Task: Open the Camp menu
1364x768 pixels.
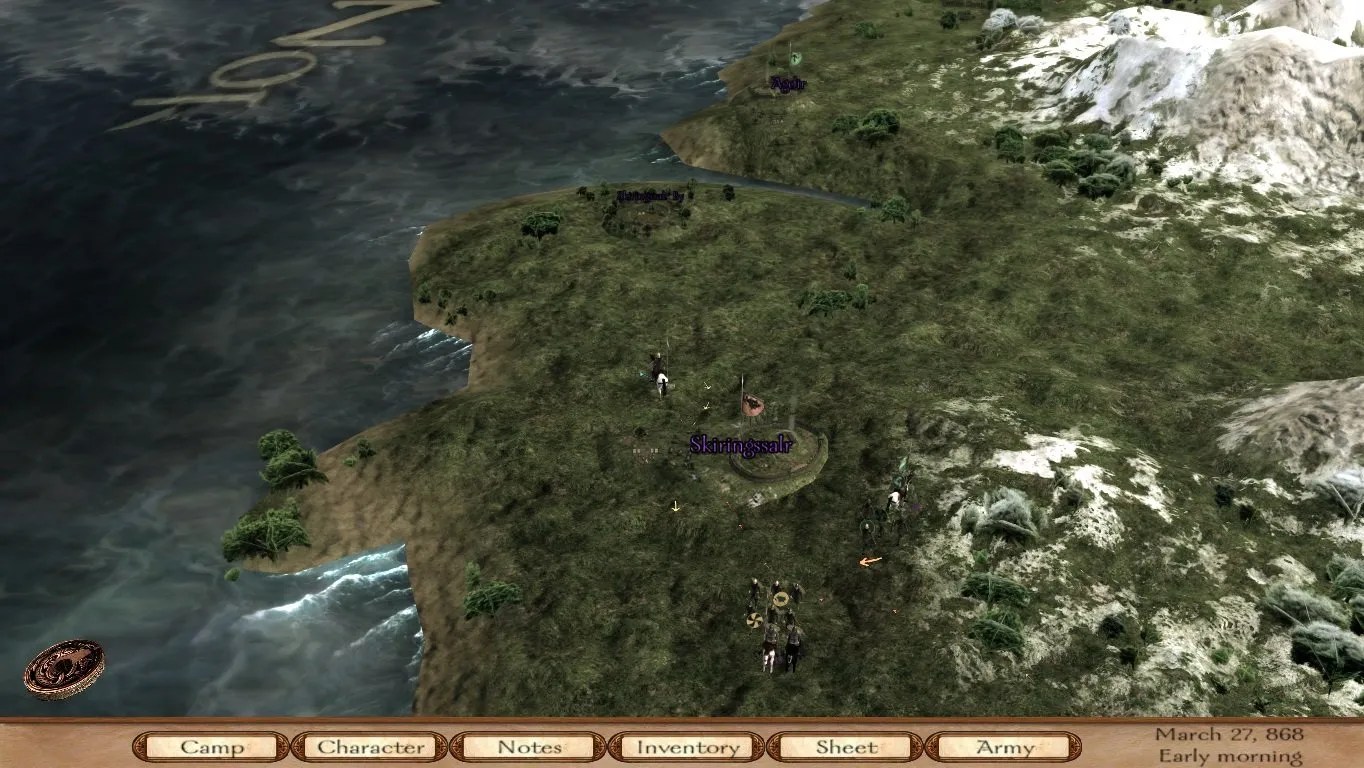Action: 211,747
